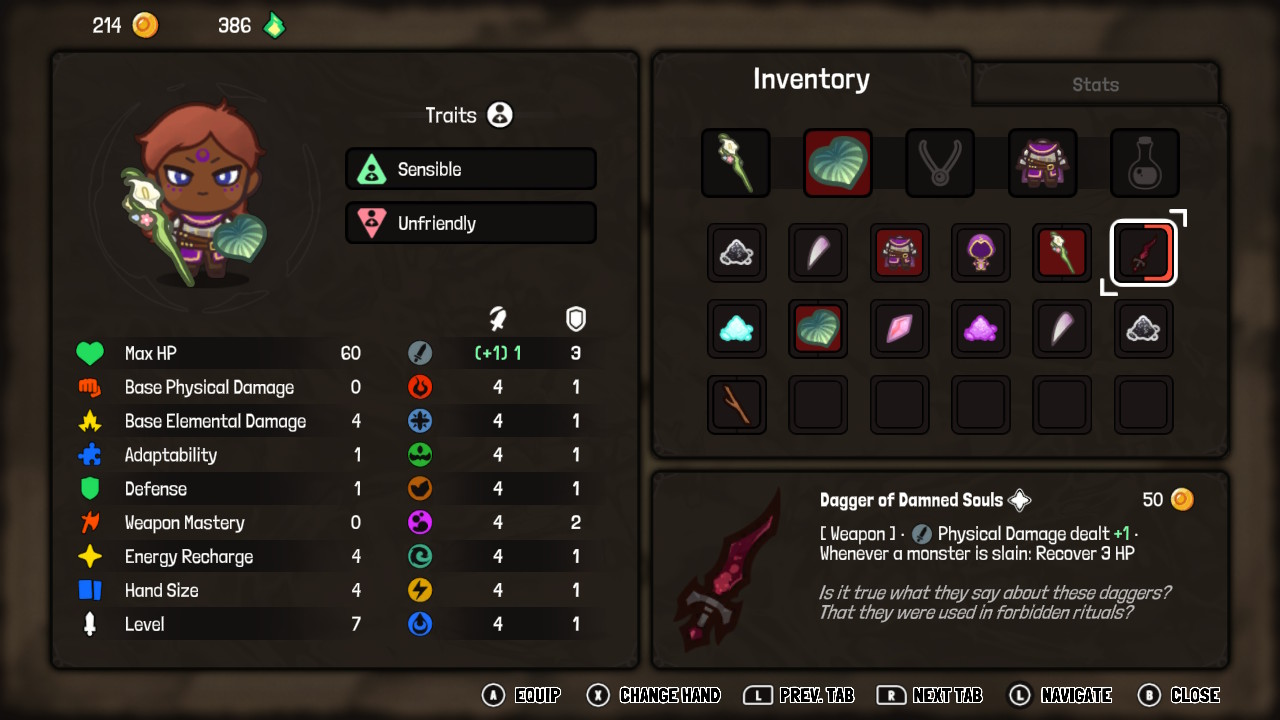Screen dimensions: 1280x720
Task: Select the blue fluffy cloud item
Action: [x=737, y=329]
